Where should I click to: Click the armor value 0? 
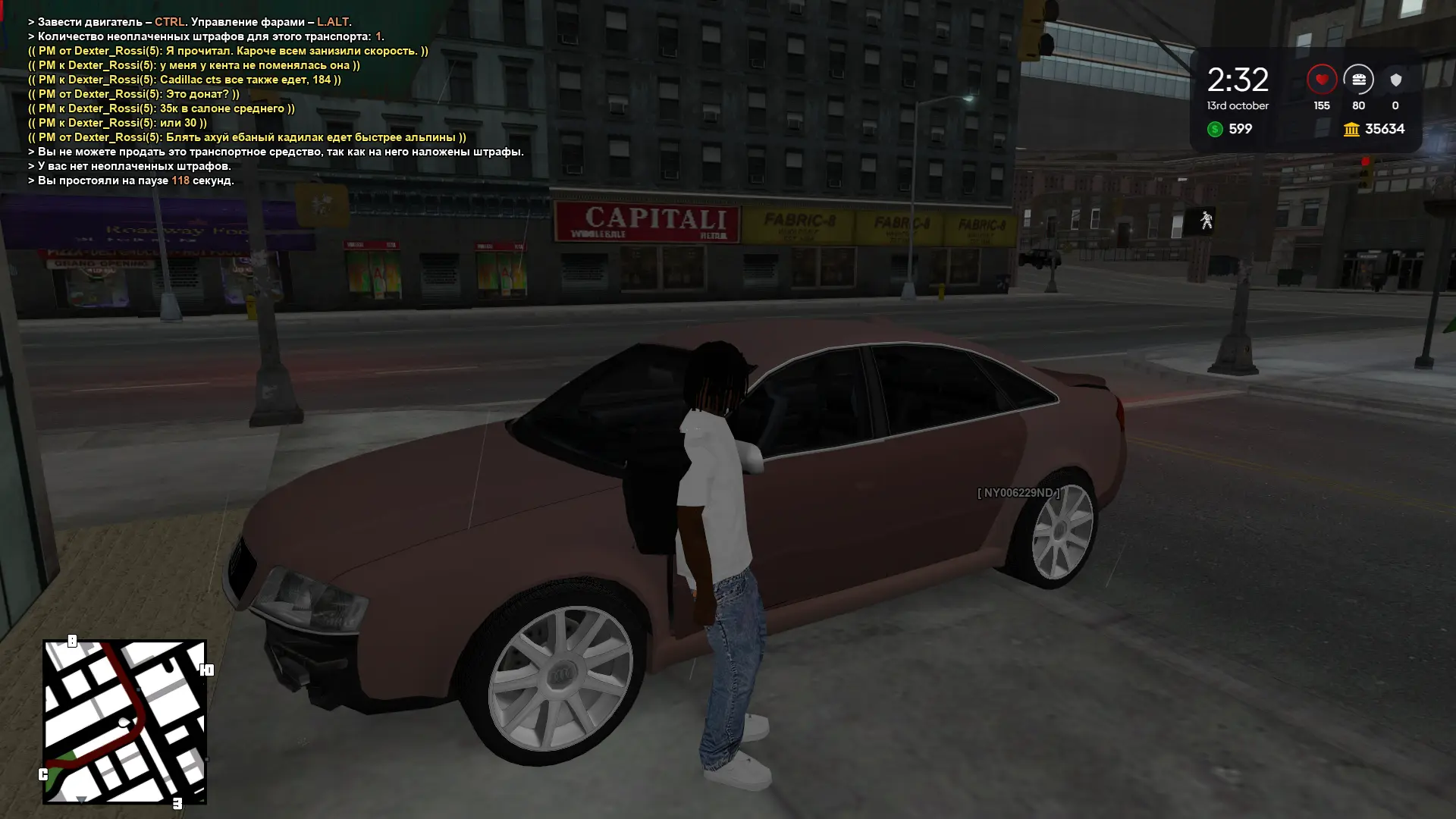[x=1395, y=106]
